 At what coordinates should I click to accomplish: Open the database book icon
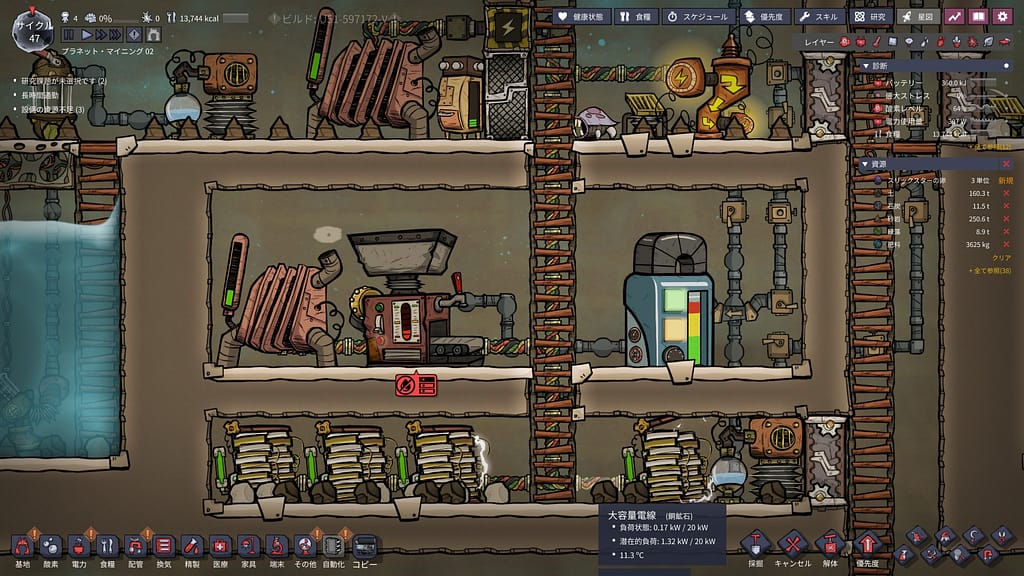(978, 16)
